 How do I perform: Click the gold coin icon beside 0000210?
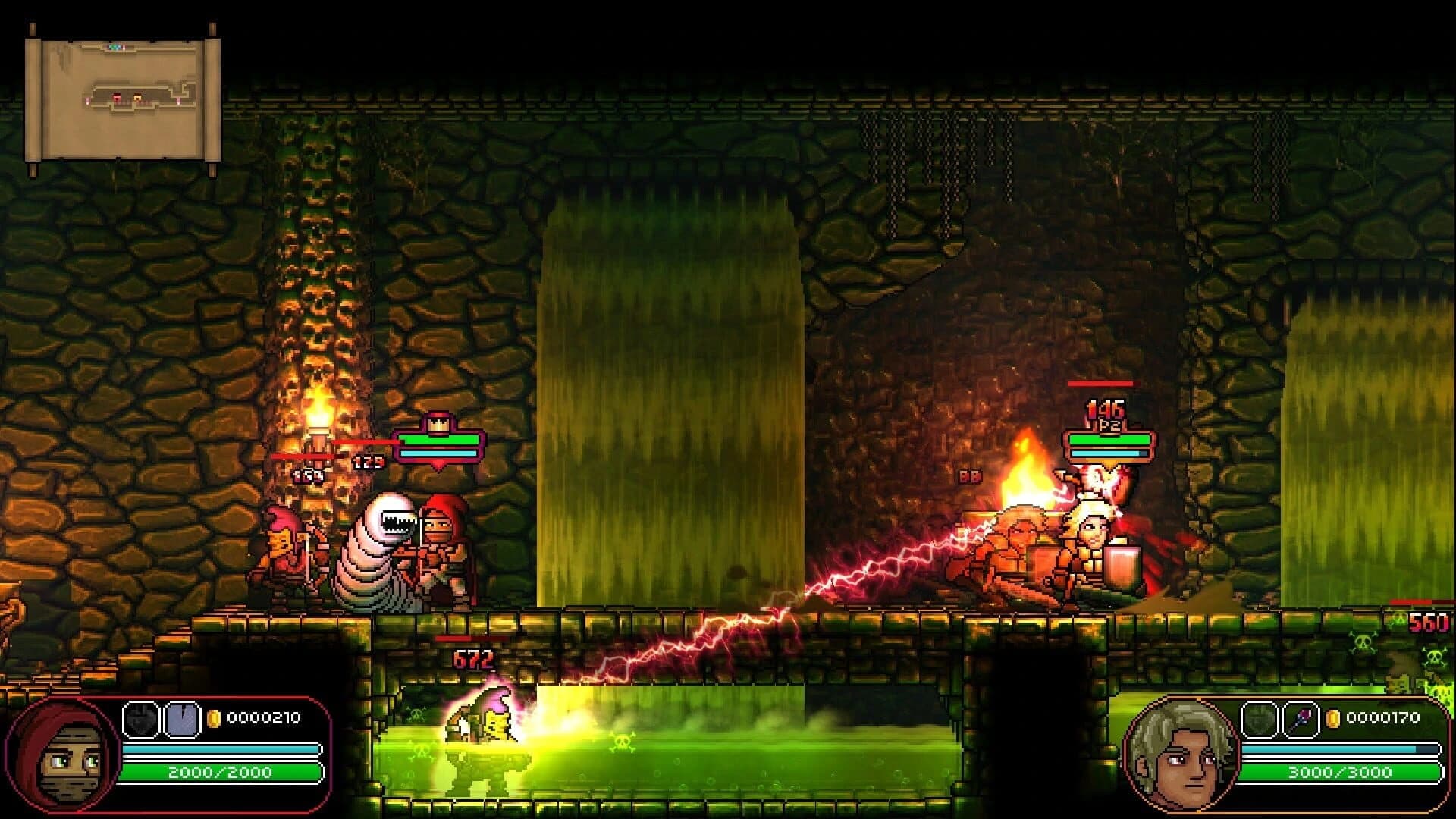pos(214,719)
